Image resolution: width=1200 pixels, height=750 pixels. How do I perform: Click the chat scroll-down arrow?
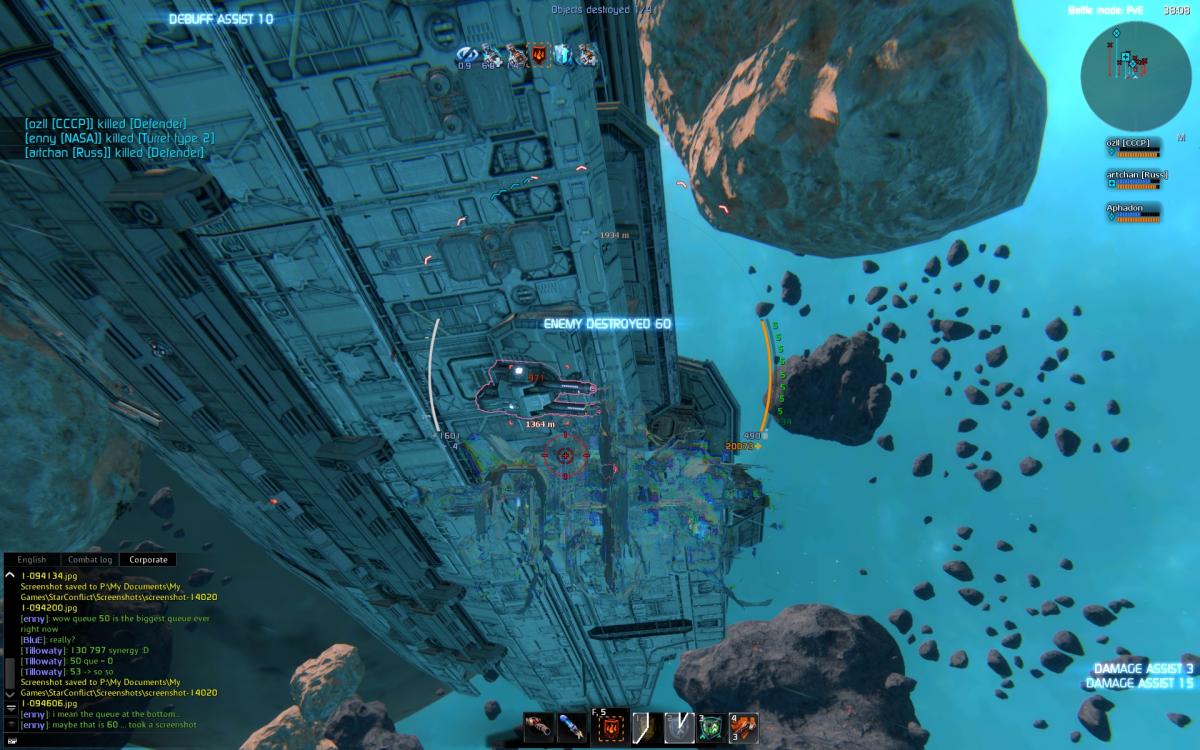[10, 693]
